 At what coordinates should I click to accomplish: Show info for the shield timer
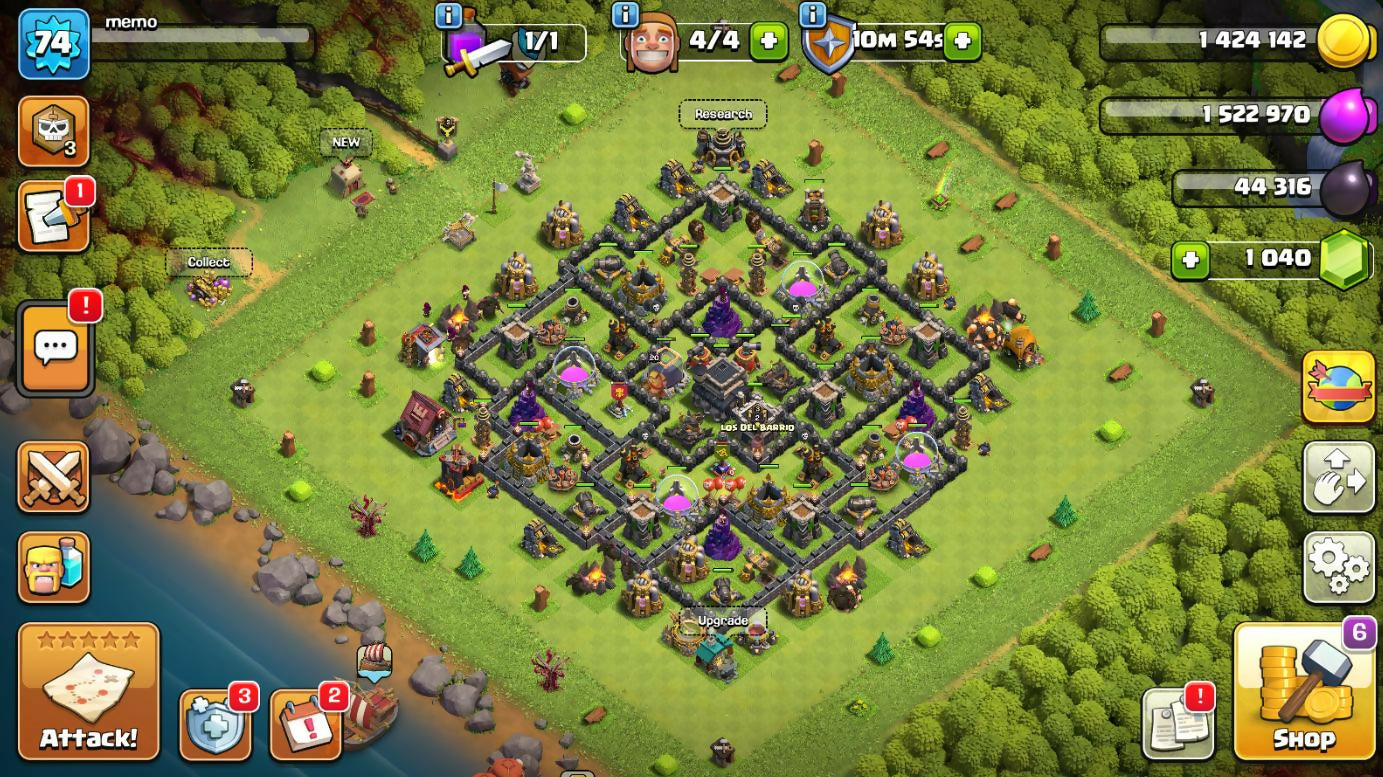pos(813,15)
